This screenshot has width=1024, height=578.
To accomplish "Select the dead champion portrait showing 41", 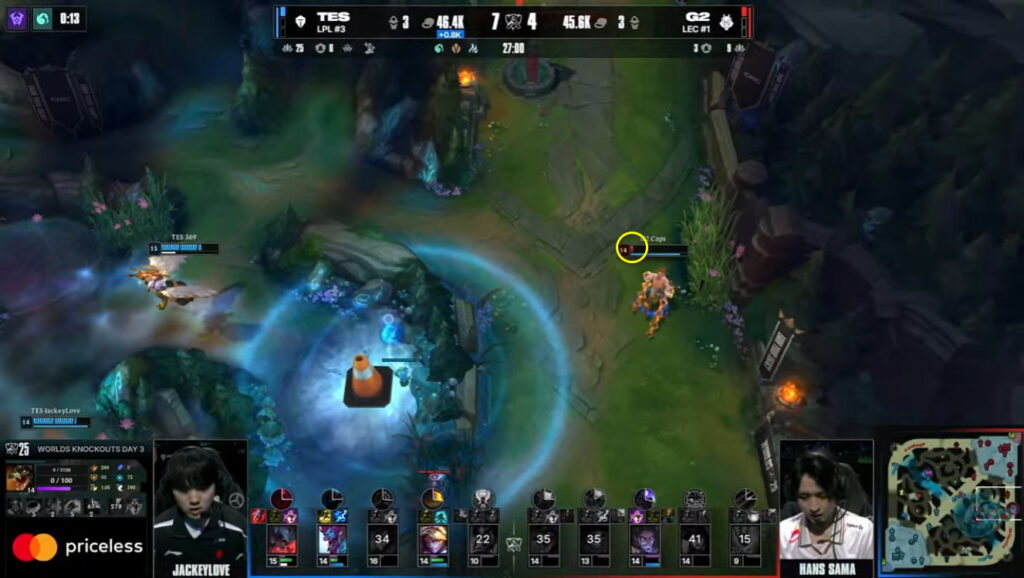I will pos(694,539).
